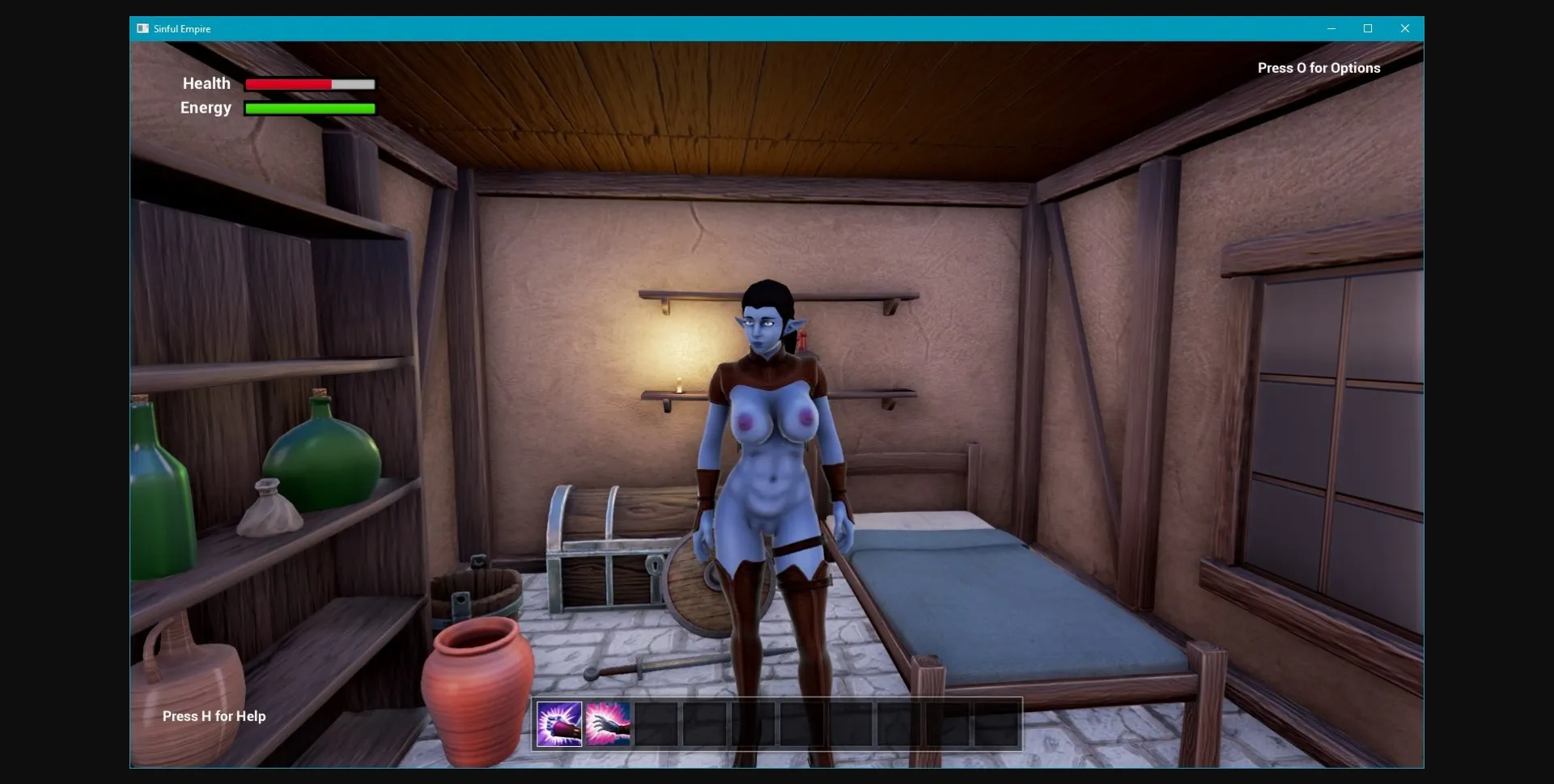Maximize the Sinful Empire window
This screenshot has height=784, width=1554.
click(1369, 28)
